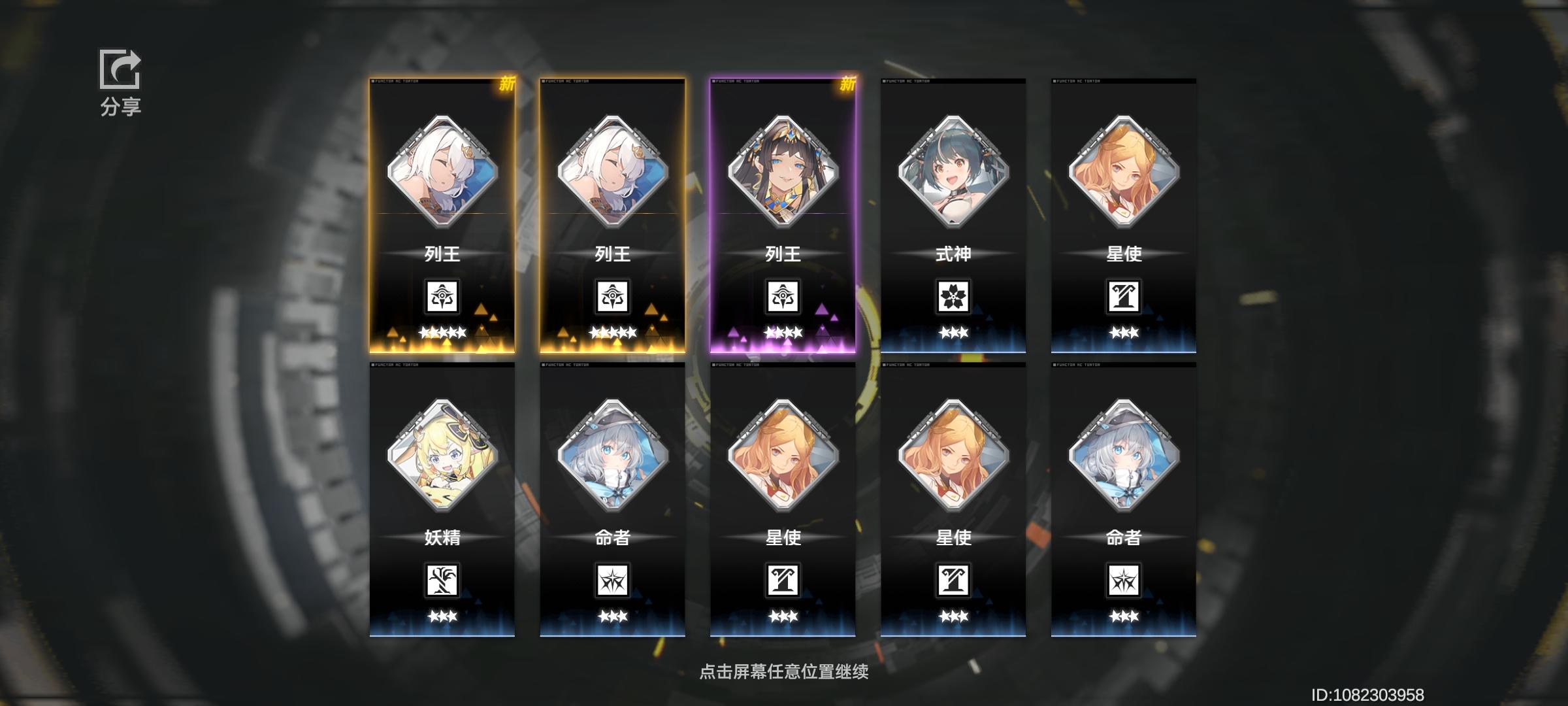Click the 星使 class icon in the top row
Screen dimensions: 1568x706
[x=1124, y=296]
